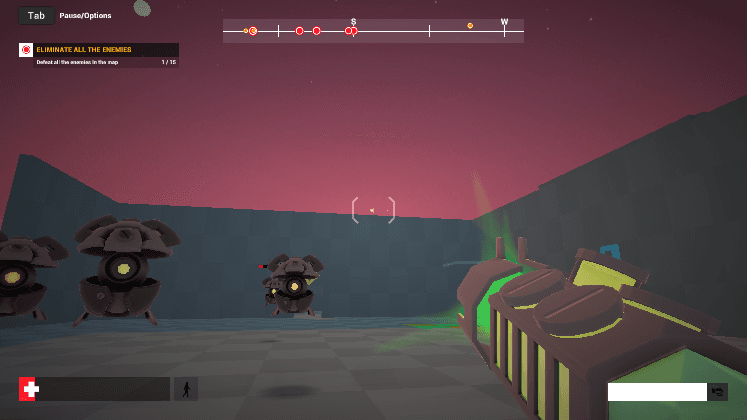This screenshot has width=747, height=420.
Task: Click the standing figure stance icon
Action: [185, 389]
